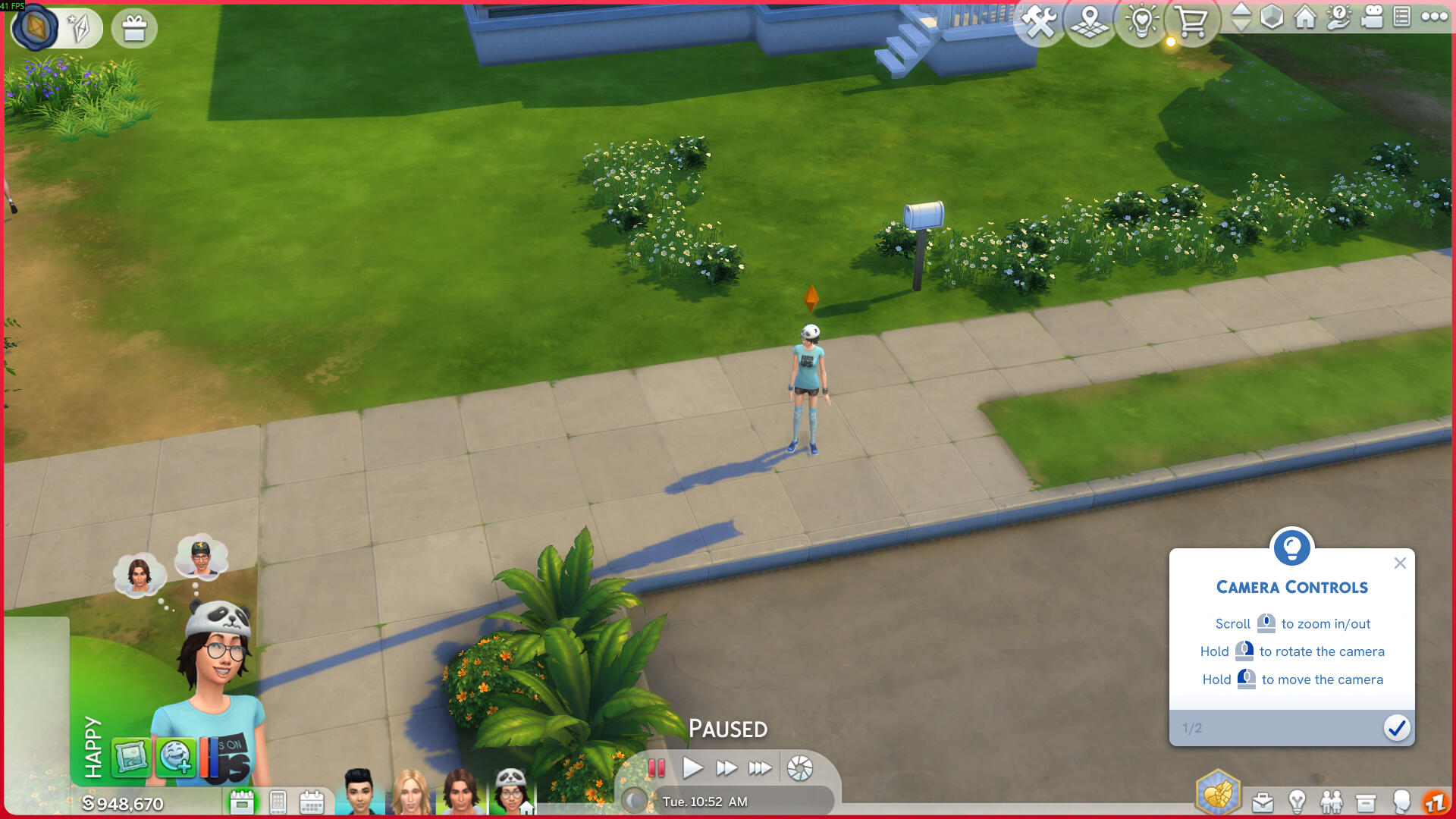1456x819 pixels.
Task: Open the inventory box panel
Action: [1365, 802]
